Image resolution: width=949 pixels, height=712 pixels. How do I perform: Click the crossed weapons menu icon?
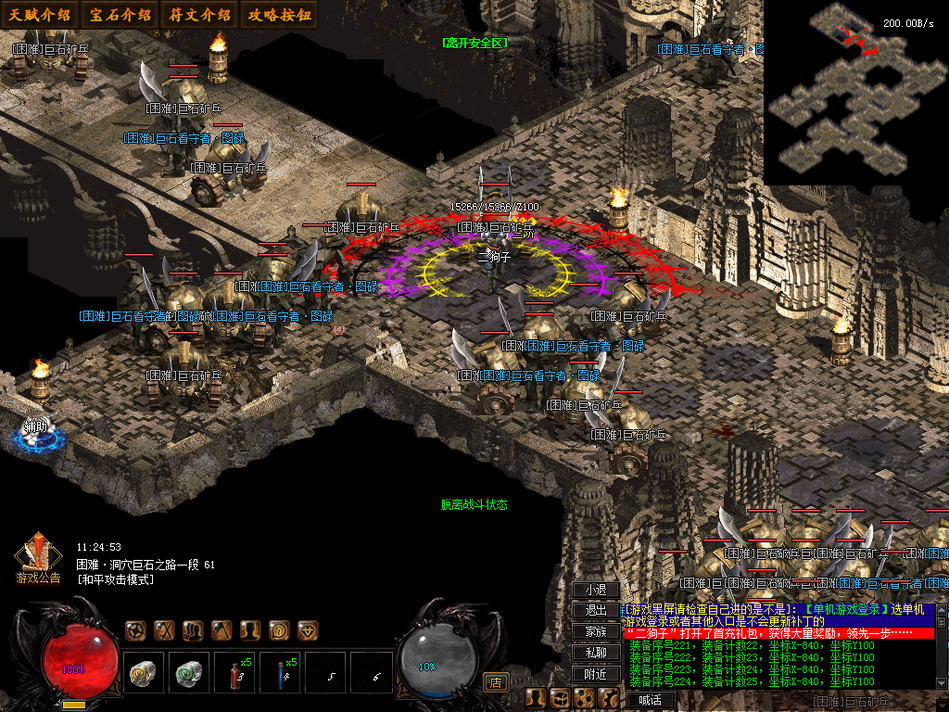pos(164,630)
